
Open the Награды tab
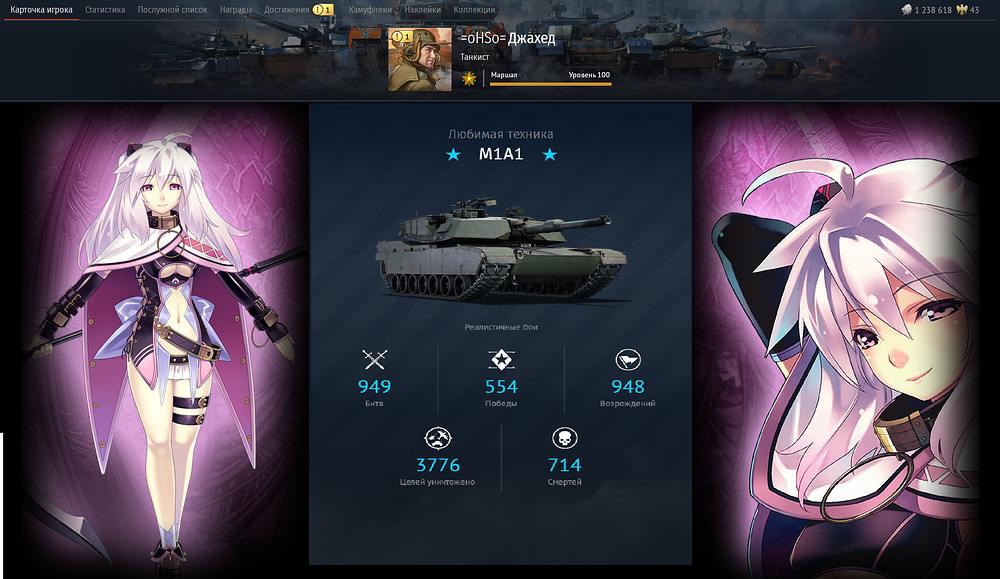(236, 10)
